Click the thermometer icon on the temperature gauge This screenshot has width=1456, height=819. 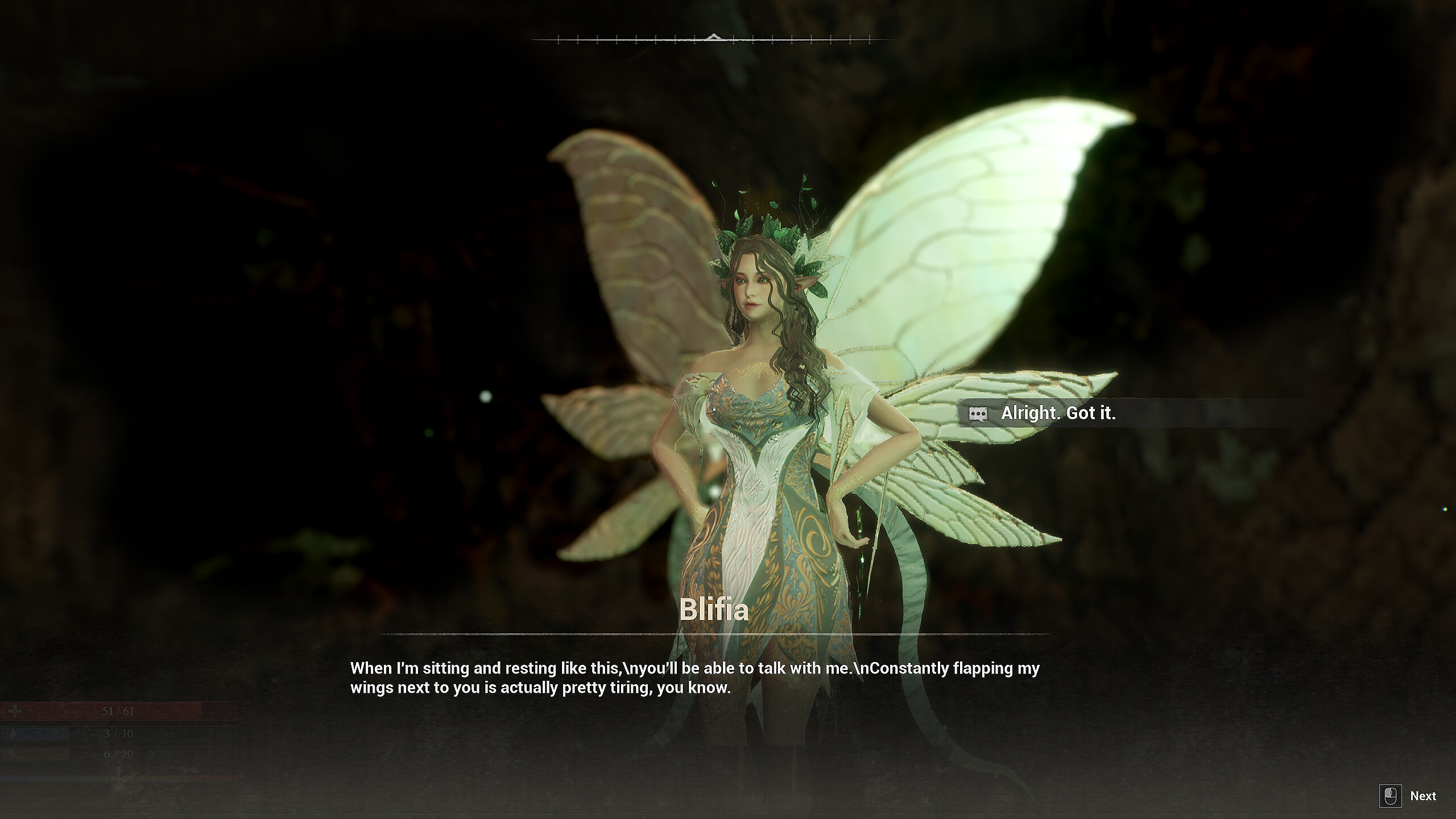[x=119, y=777]
